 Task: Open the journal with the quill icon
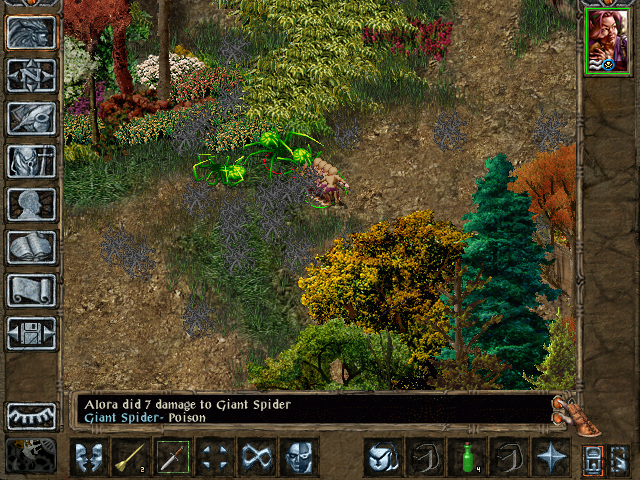pos(31,118)
